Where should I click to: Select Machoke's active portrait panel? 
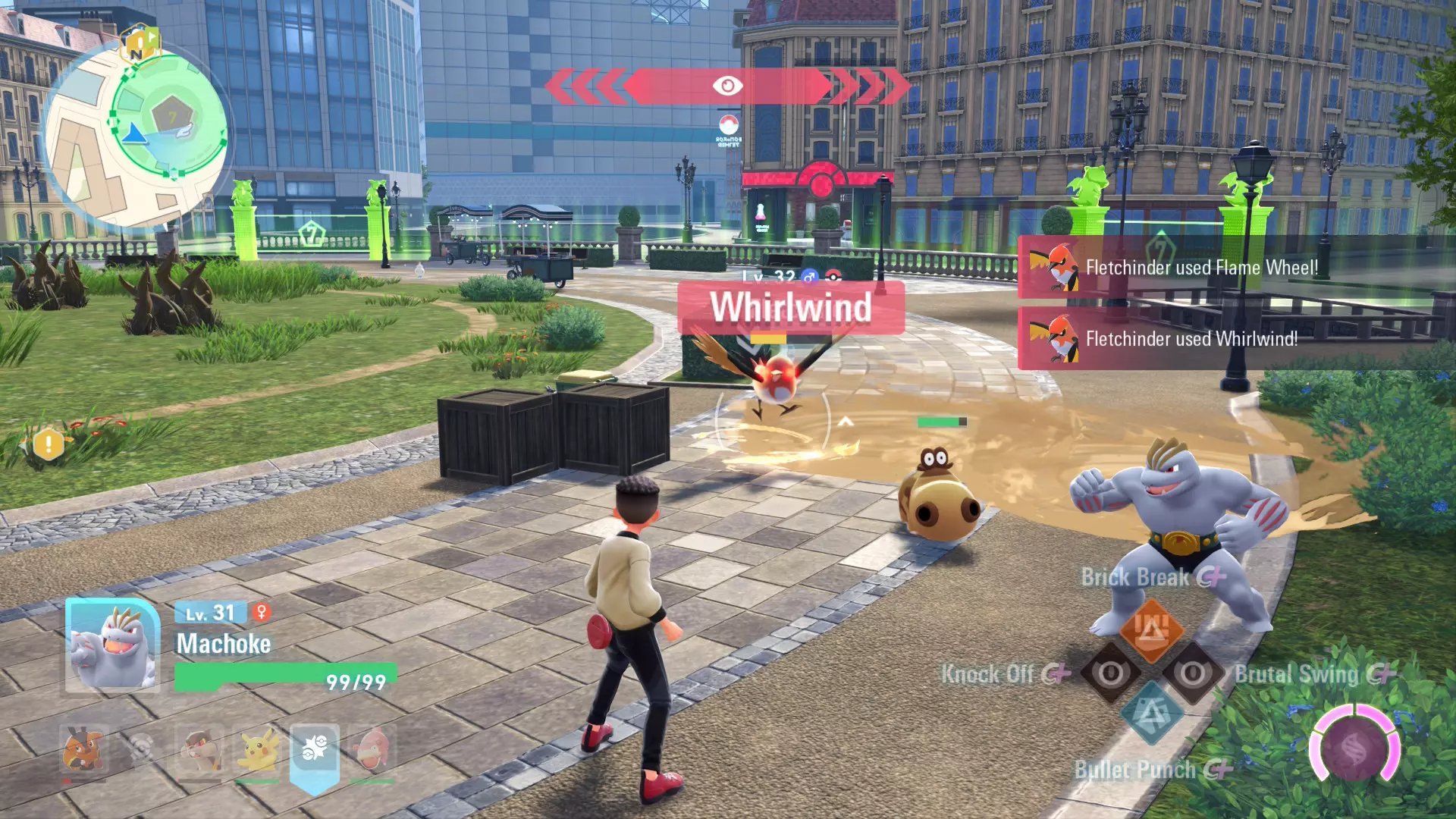[x=112, y=646]
